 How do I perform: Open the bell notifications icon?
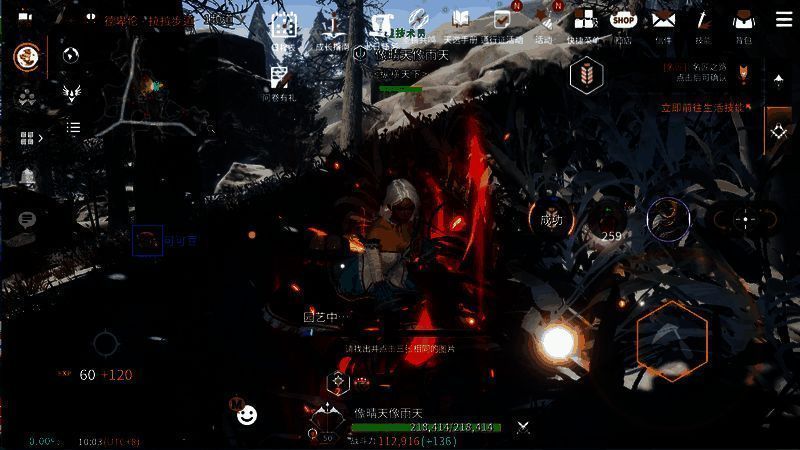point(27,178)
